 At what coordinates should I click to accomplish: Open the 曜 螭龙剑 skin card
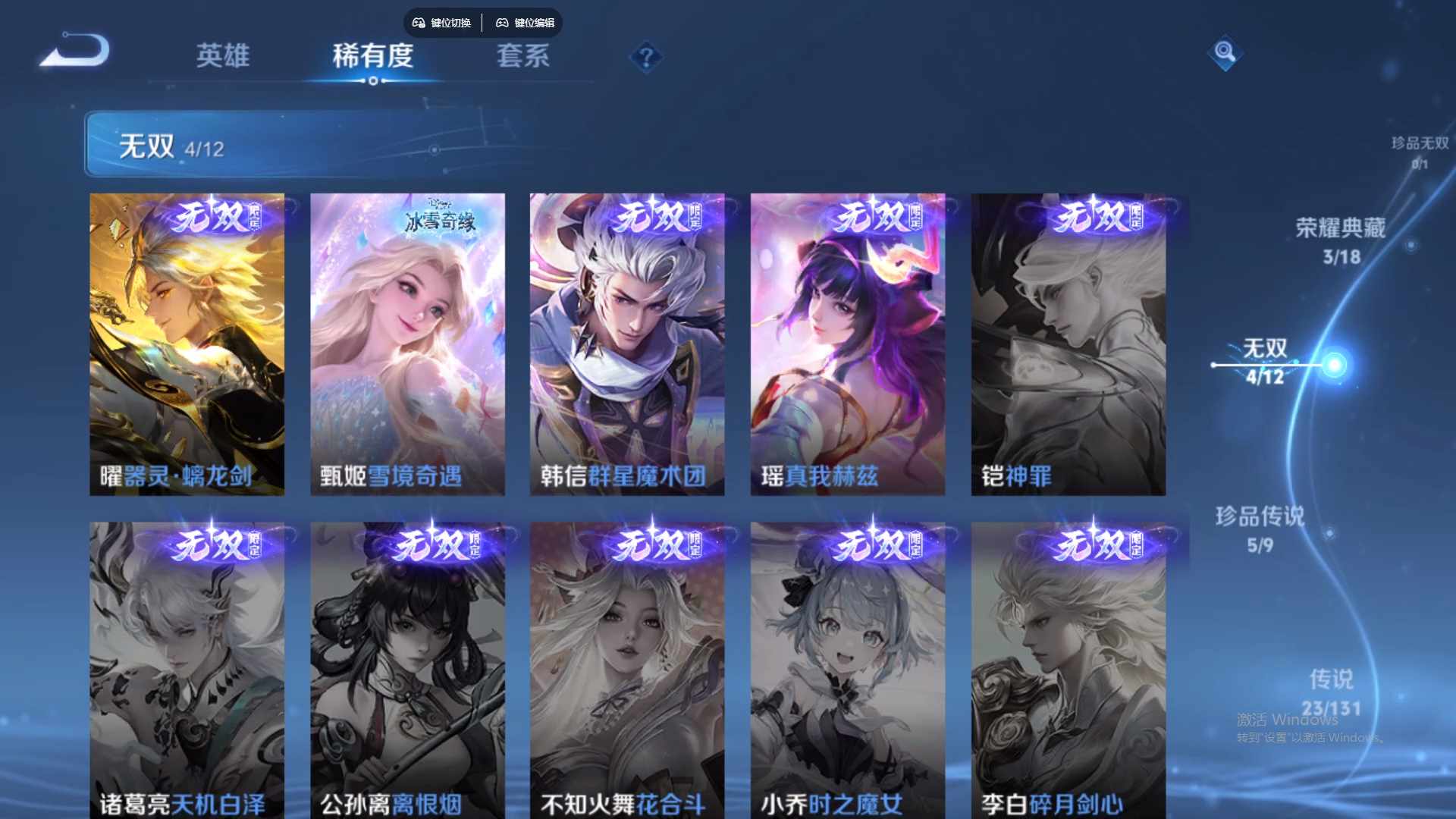coord(187,343)
